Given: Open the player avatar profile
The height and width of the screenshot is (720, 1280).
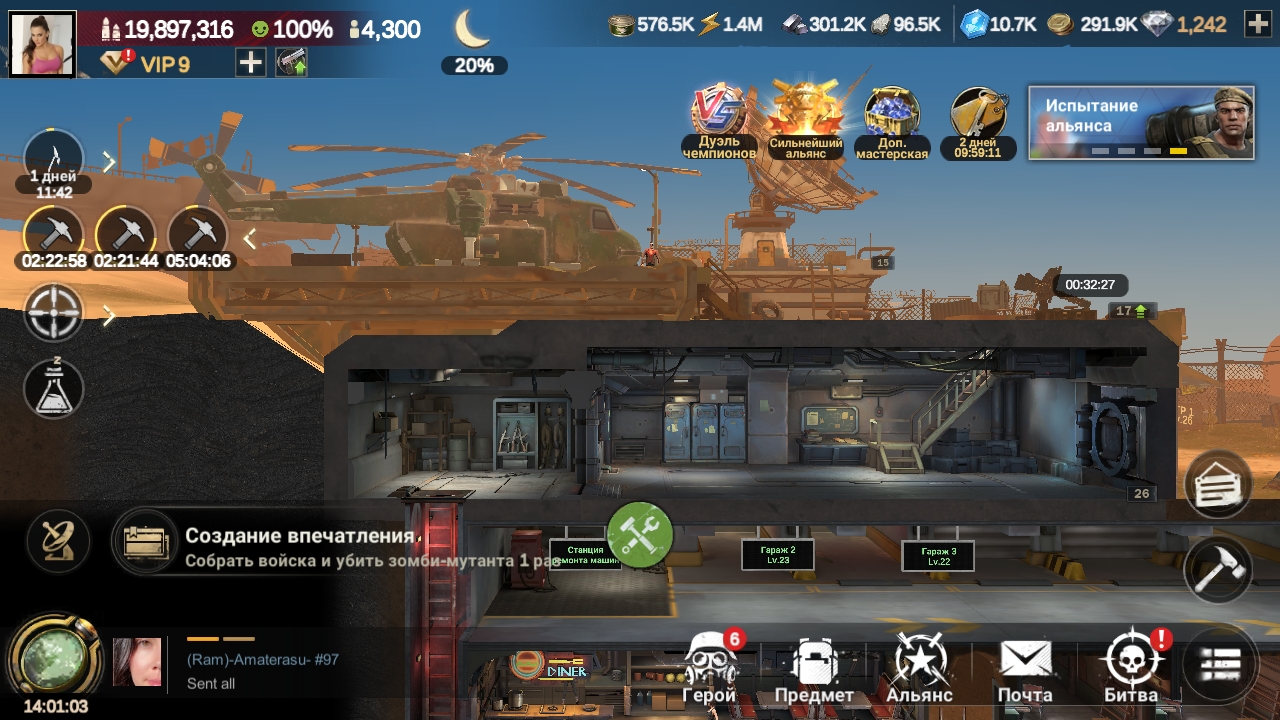Looking at the screenshot, I should (x=43, y=43).
